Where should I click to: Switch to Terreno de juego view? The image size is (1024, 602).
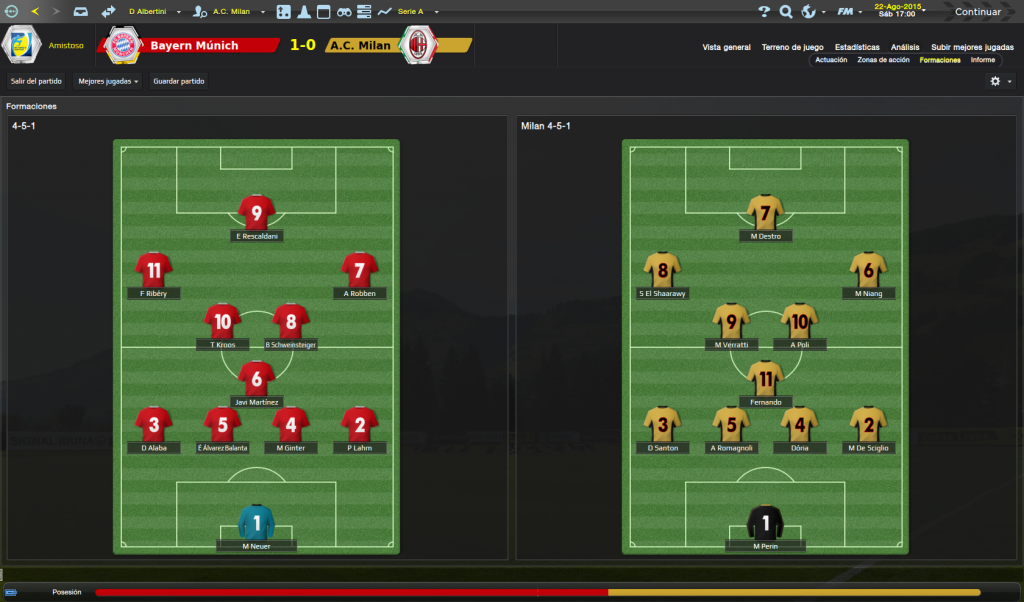792,47
